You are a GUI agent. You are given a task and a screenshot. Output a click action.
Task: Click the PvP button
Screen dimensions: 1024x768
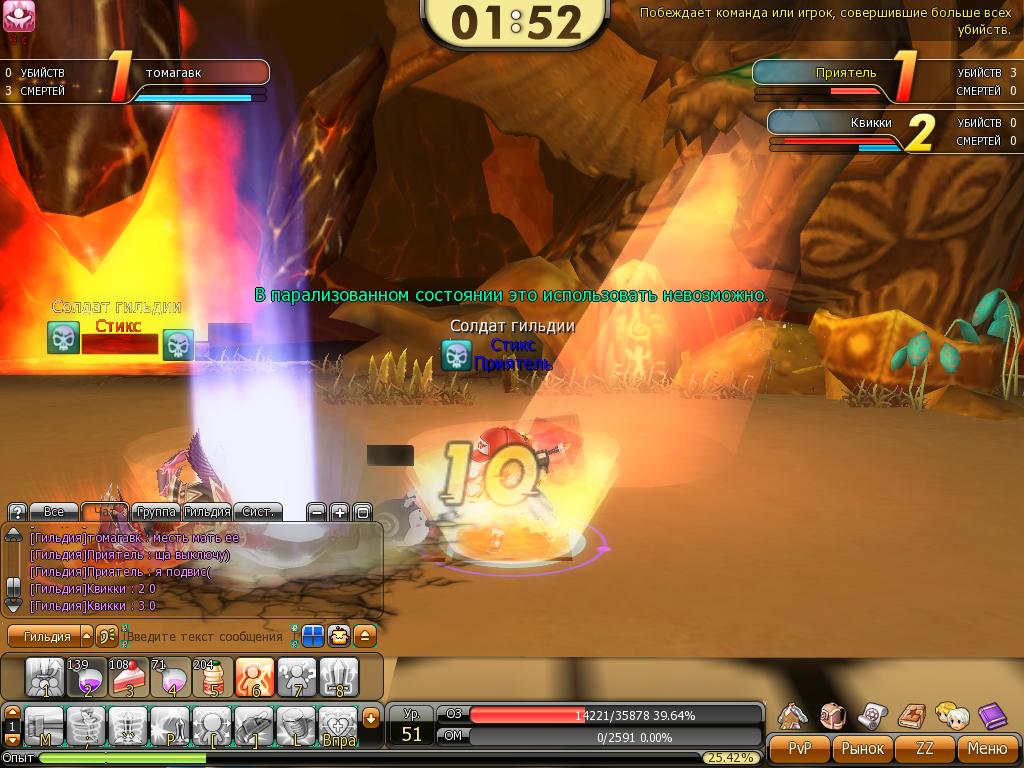[x=799, y=748]
